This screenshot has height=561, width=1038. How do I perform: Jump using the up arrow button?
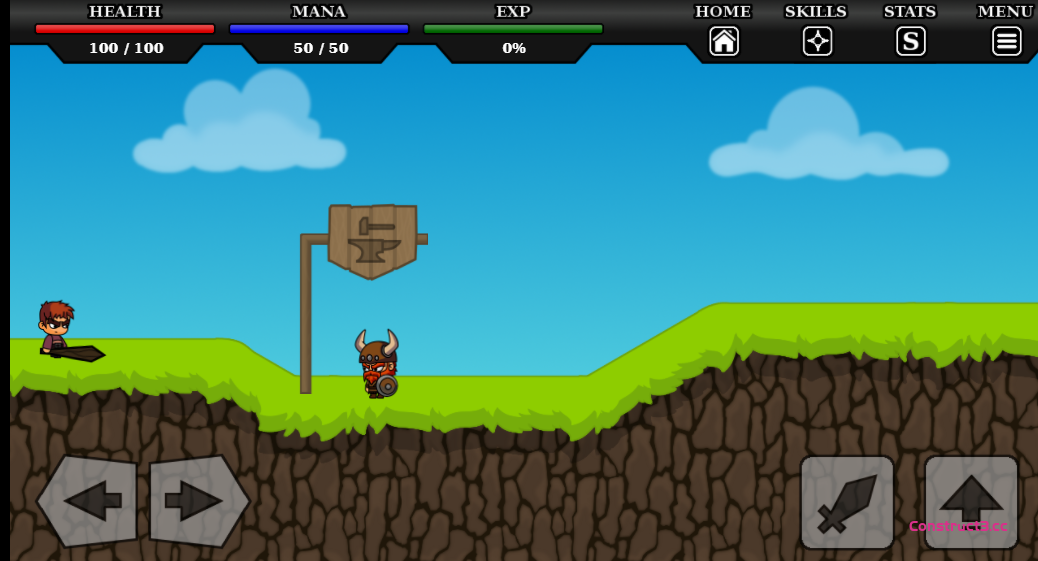970,502
